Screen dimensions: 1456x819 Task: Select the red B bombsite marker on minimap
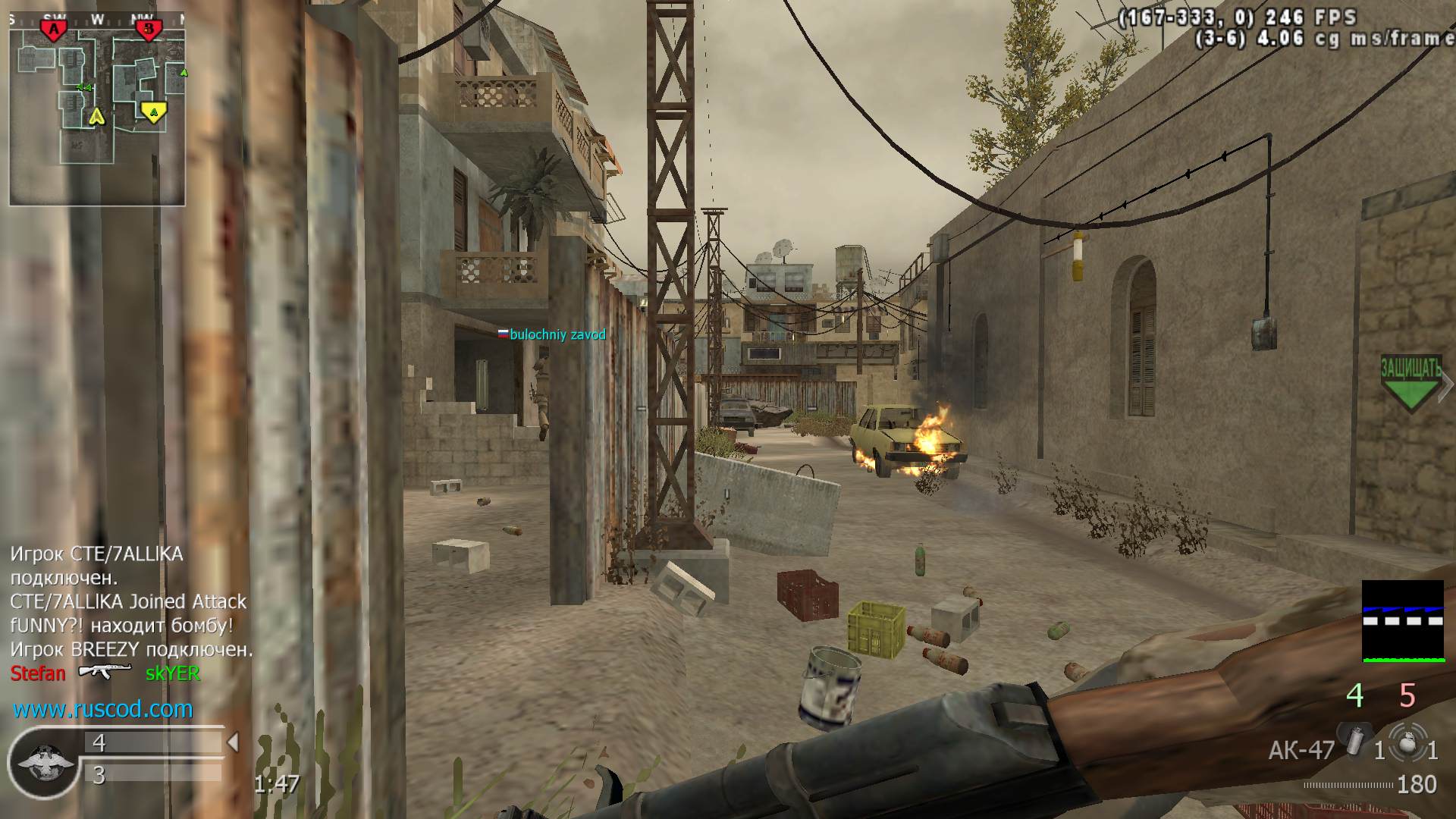pos(149,30)
